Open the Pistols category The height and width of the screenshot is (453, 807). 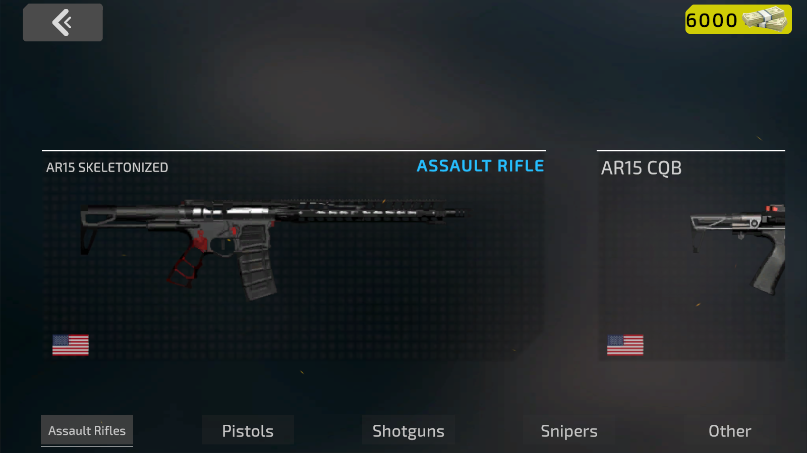pyautogui.click(x=247, y=431)
